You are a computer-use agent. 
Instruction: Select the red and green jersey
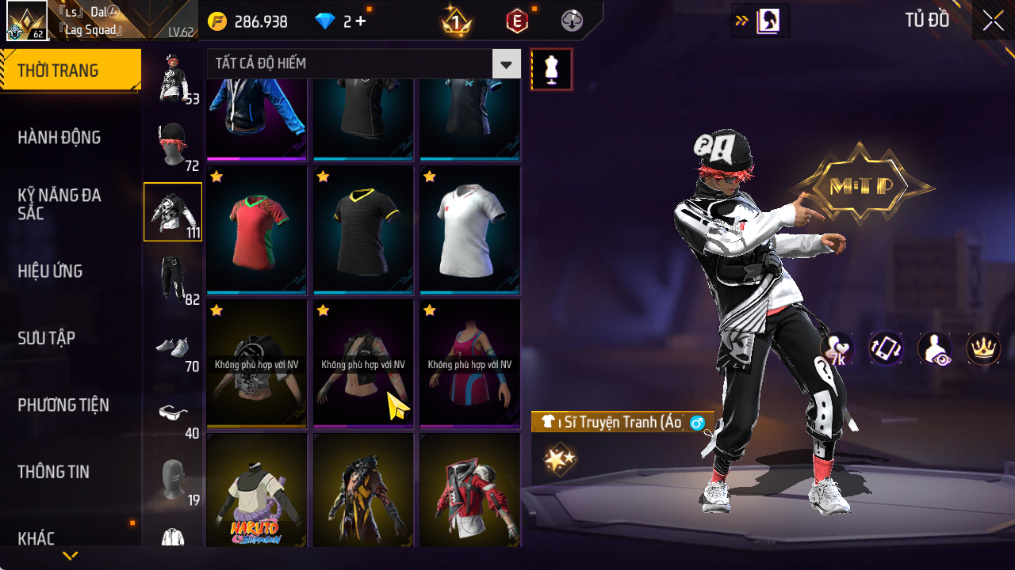pyautogui.click(x=258, y=227)
